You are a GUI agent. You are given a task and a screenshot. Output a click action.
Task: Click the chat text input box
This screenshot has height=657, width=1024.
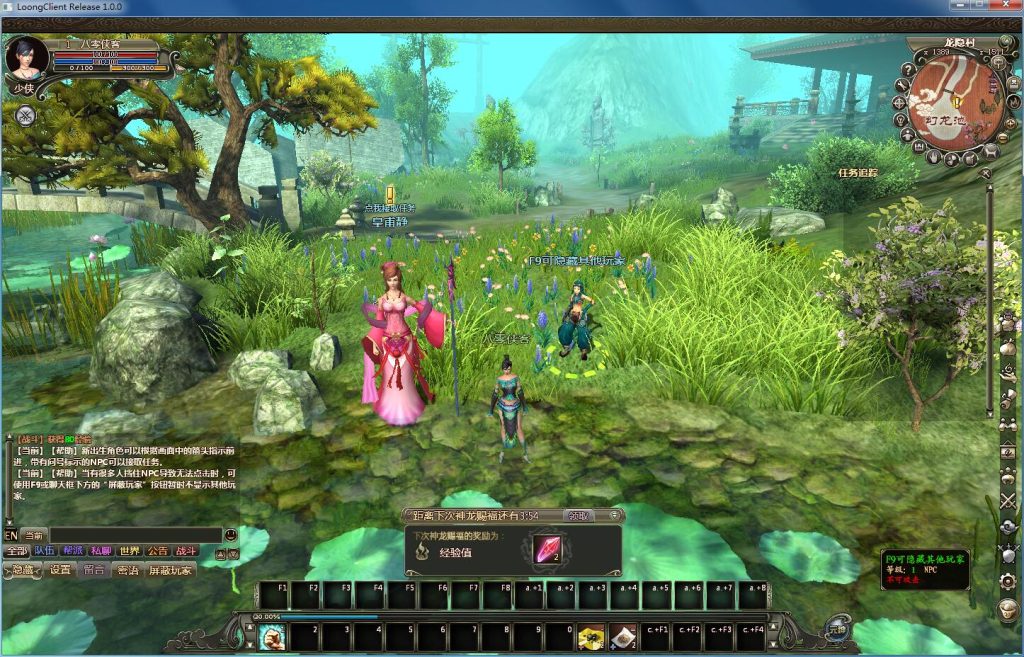pyautogui.click(x=135, y=535)
